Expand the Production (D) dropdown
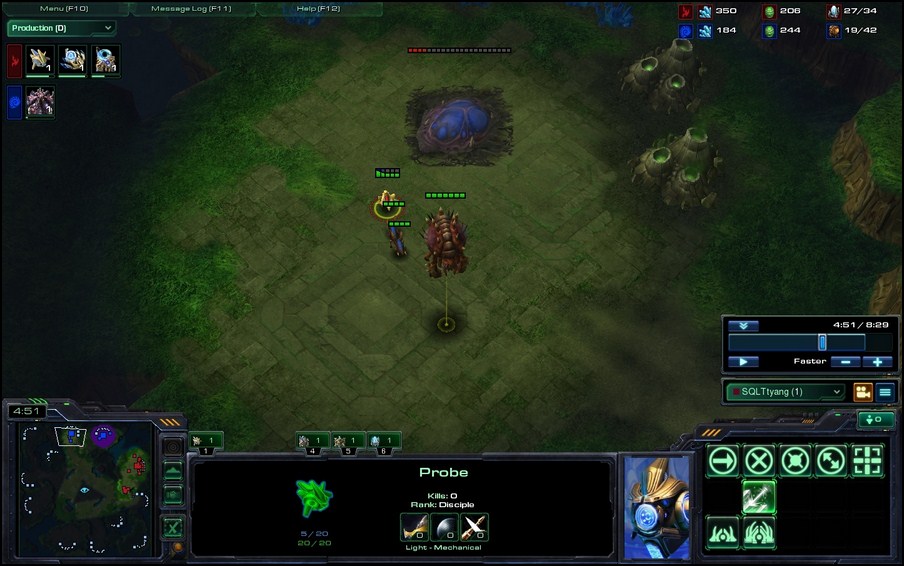Image resolution: width=904 pixels, height=566 pixels. pos(61,28)
